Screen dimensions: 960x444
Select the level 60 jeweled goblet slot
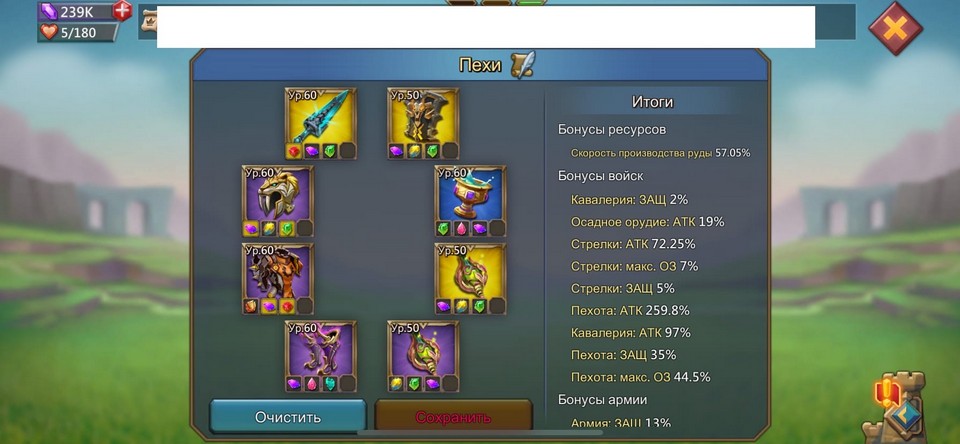(x=470, y=195)
